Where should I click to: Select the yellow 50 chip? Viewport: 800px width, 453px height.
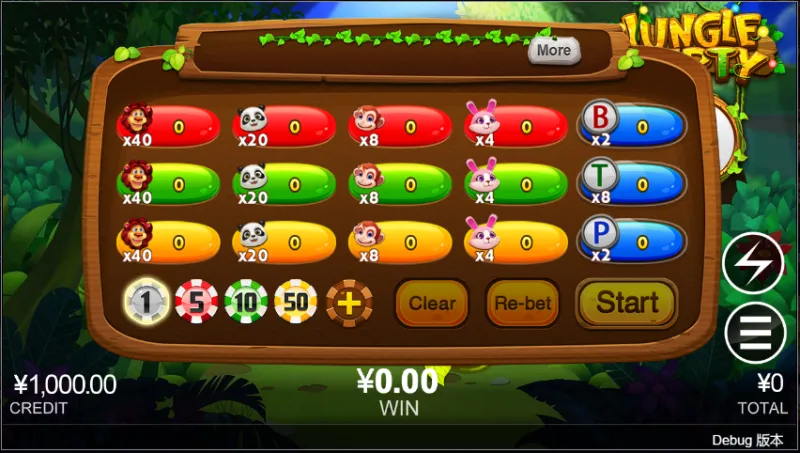[296, 302]
